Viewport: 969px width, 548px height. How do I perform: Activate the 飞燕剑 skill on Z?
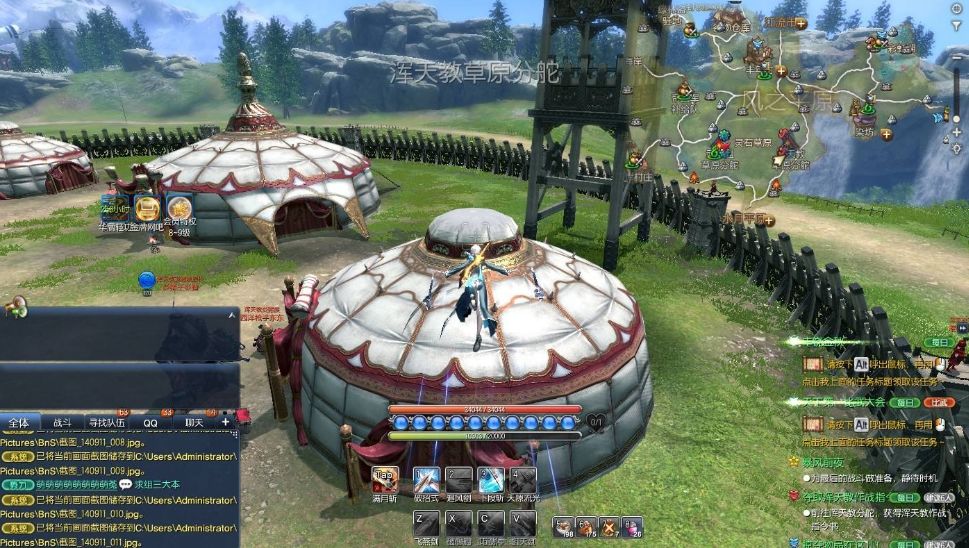pos(427,523)
